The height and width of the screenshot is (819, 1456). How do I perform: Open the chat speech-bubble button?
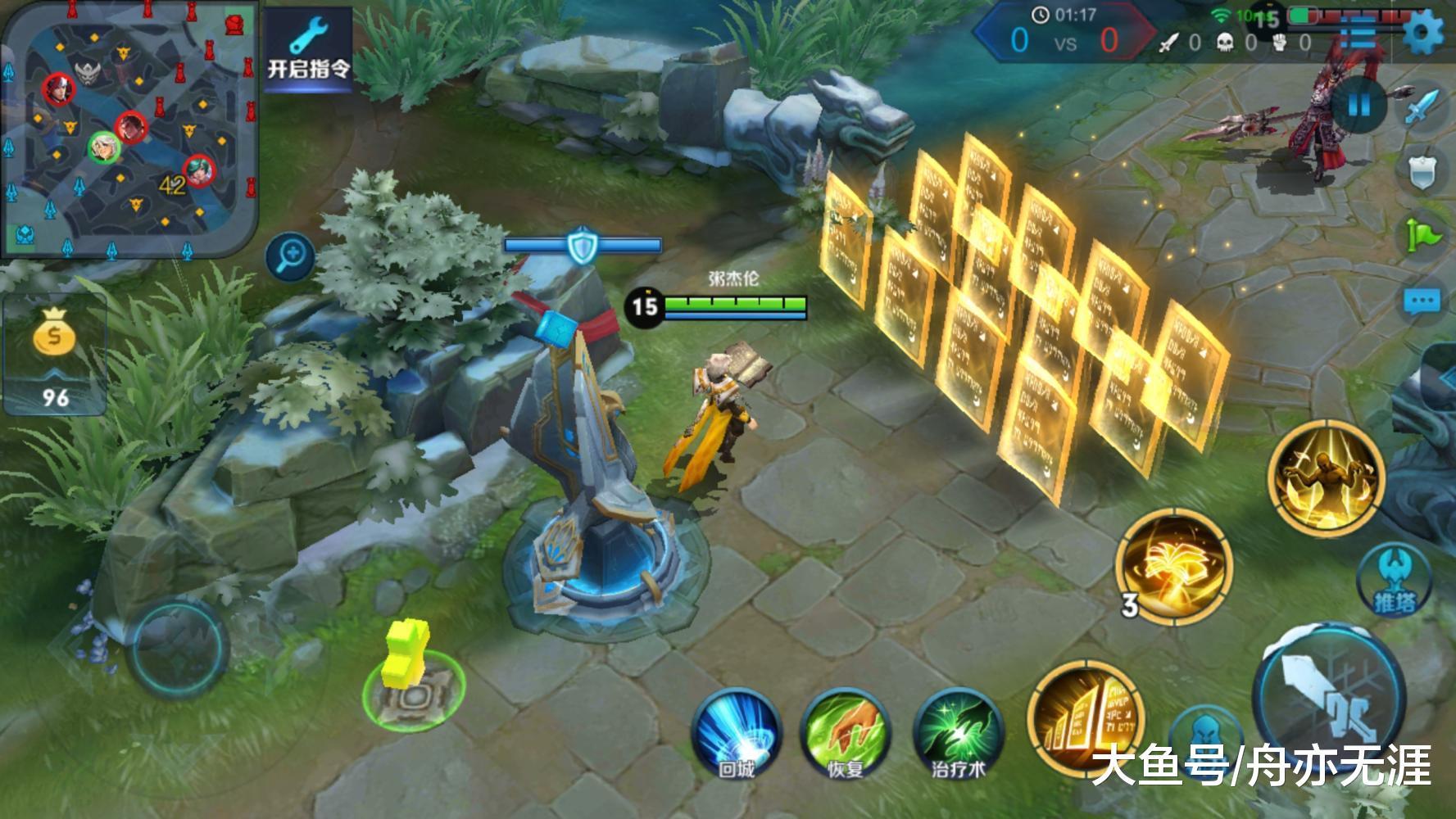click(x=1422, y=301)
